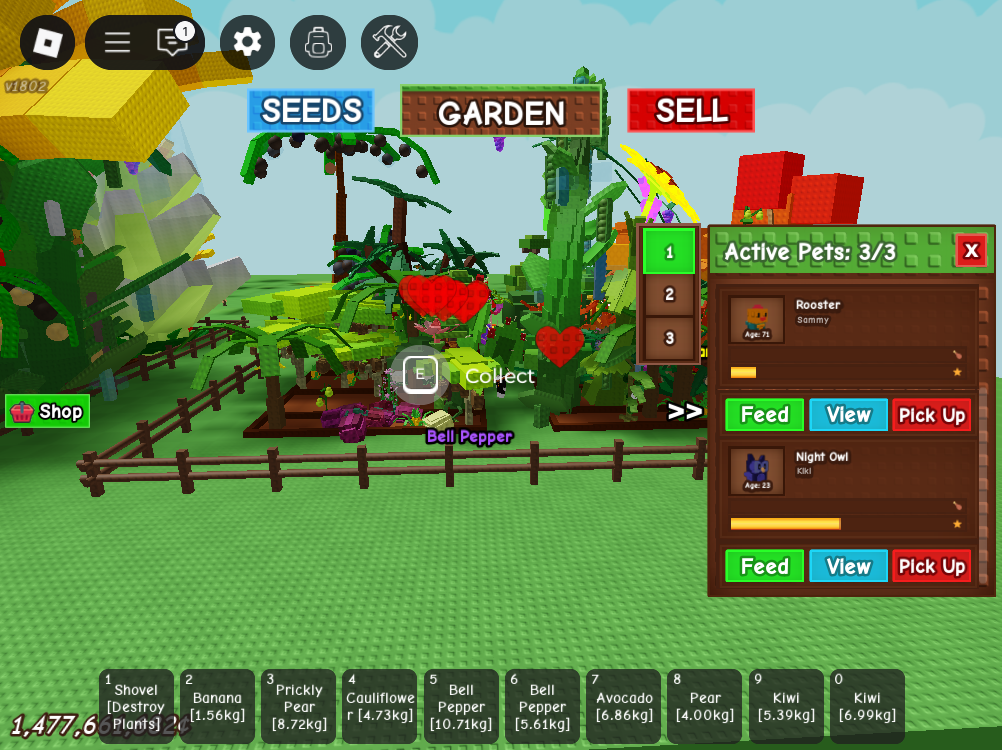Open the SEEDS shop button

[310, 111]
